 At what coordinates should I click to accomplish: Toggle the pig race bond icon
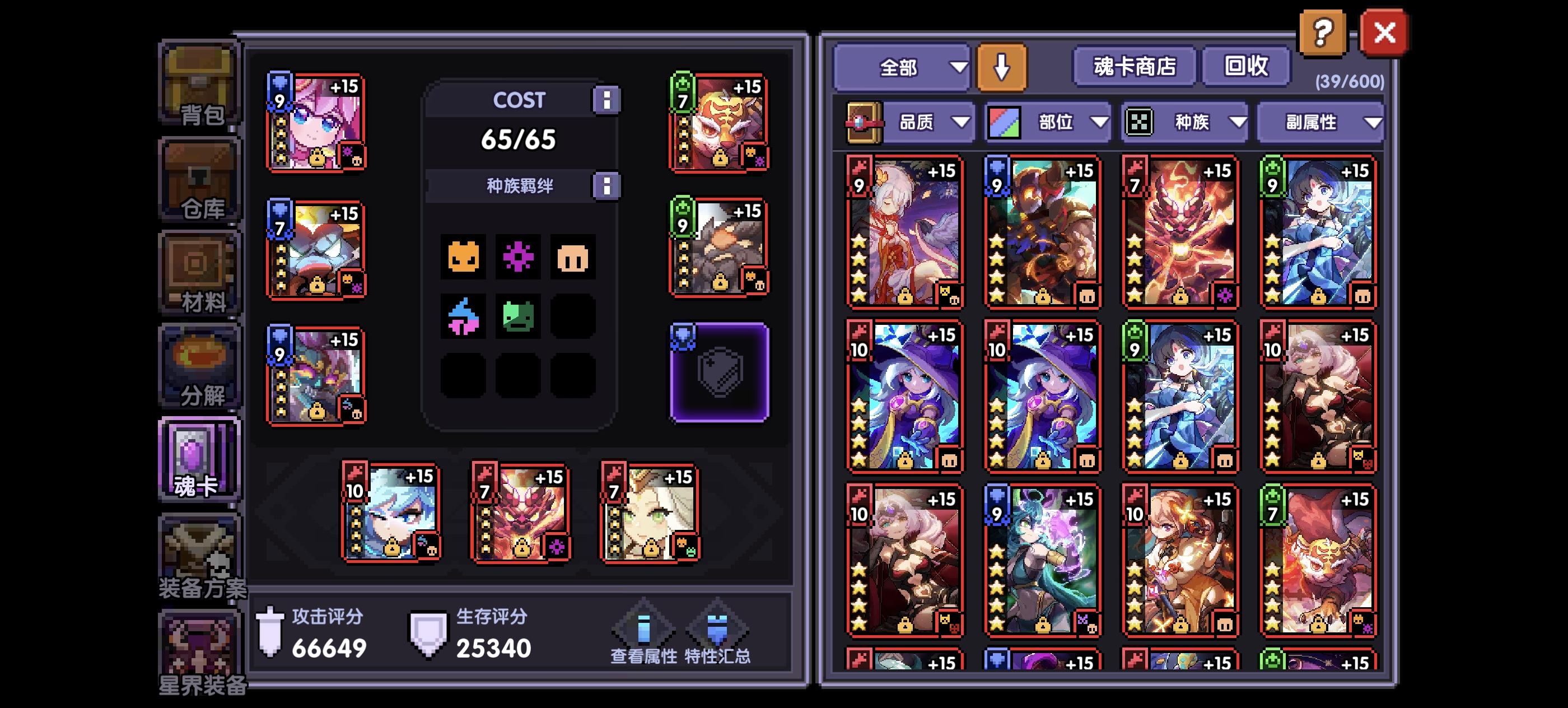573,258
